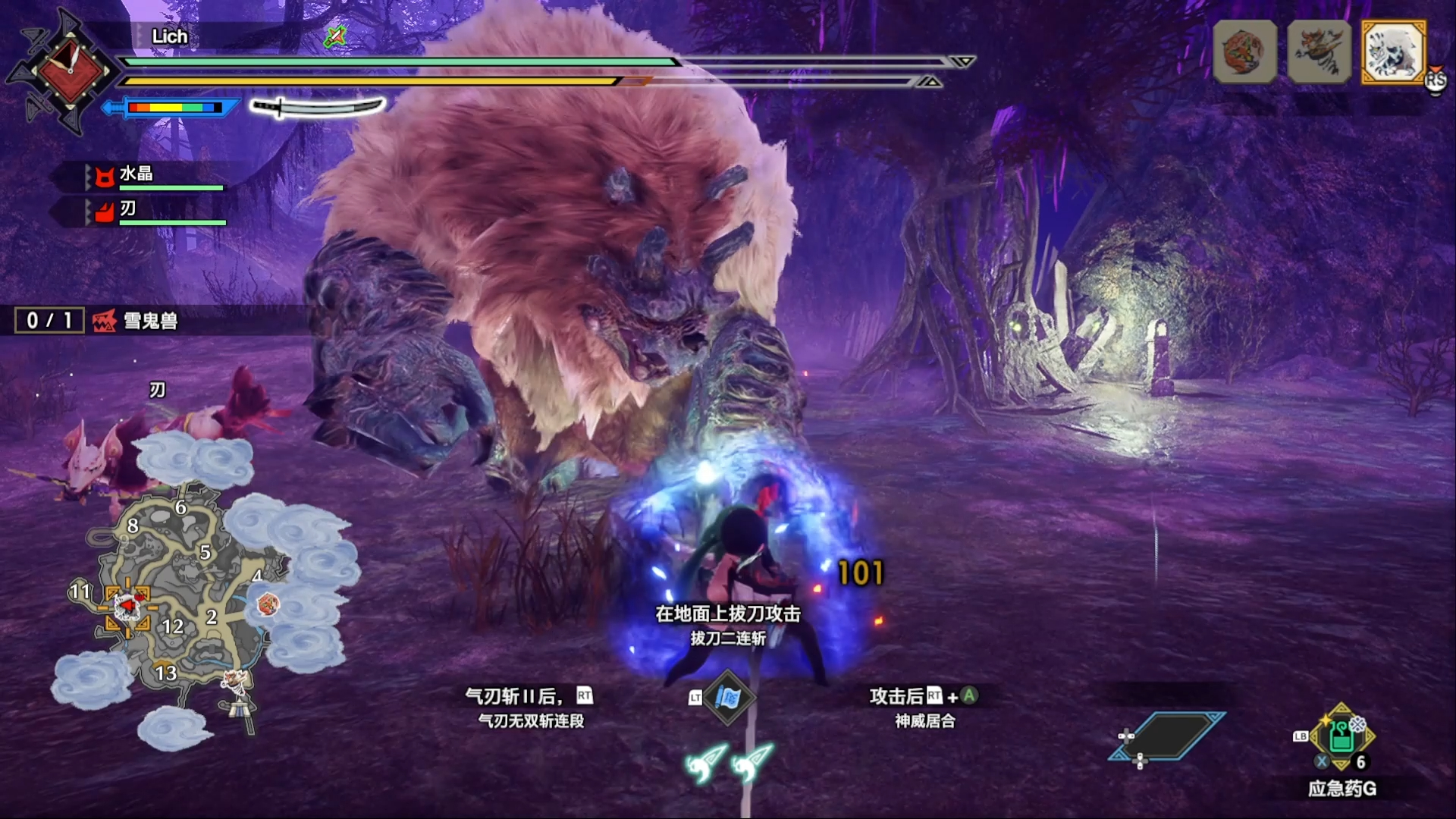Click the targeted Goss Harag minimap marker
Screen dimensions: 1456x819
pyautogui.click(x=127, y=607)
